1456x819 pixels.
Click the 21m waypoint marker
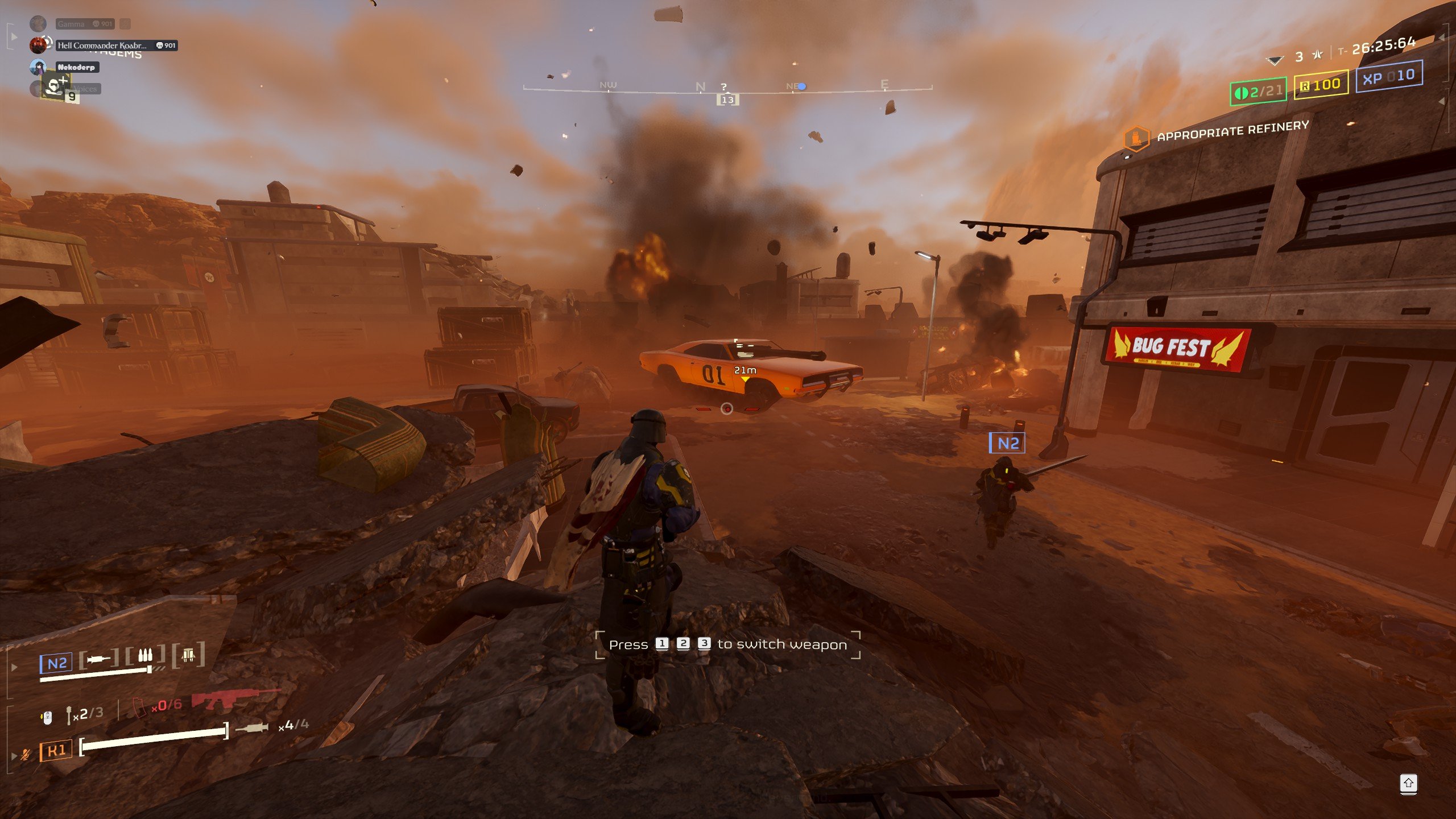tap(744, 373)
